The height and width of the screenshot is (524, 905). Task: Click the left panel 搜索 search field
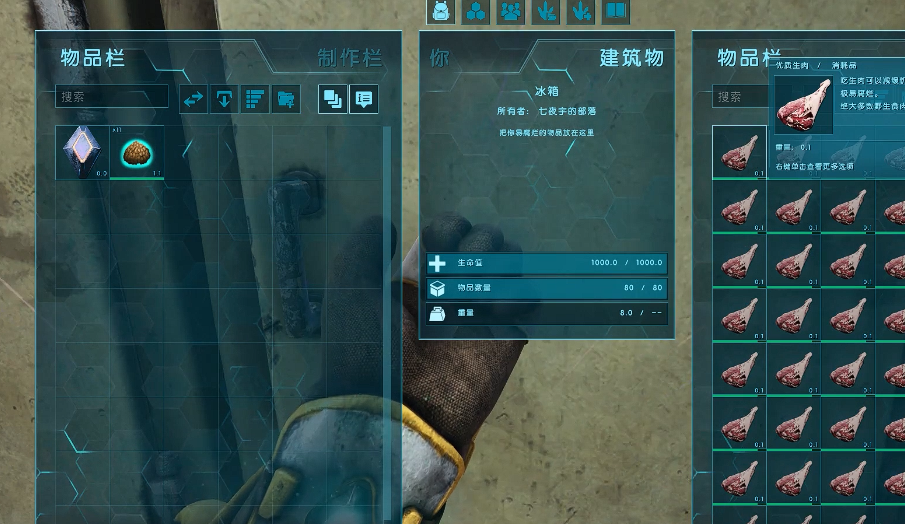(112, 97)
